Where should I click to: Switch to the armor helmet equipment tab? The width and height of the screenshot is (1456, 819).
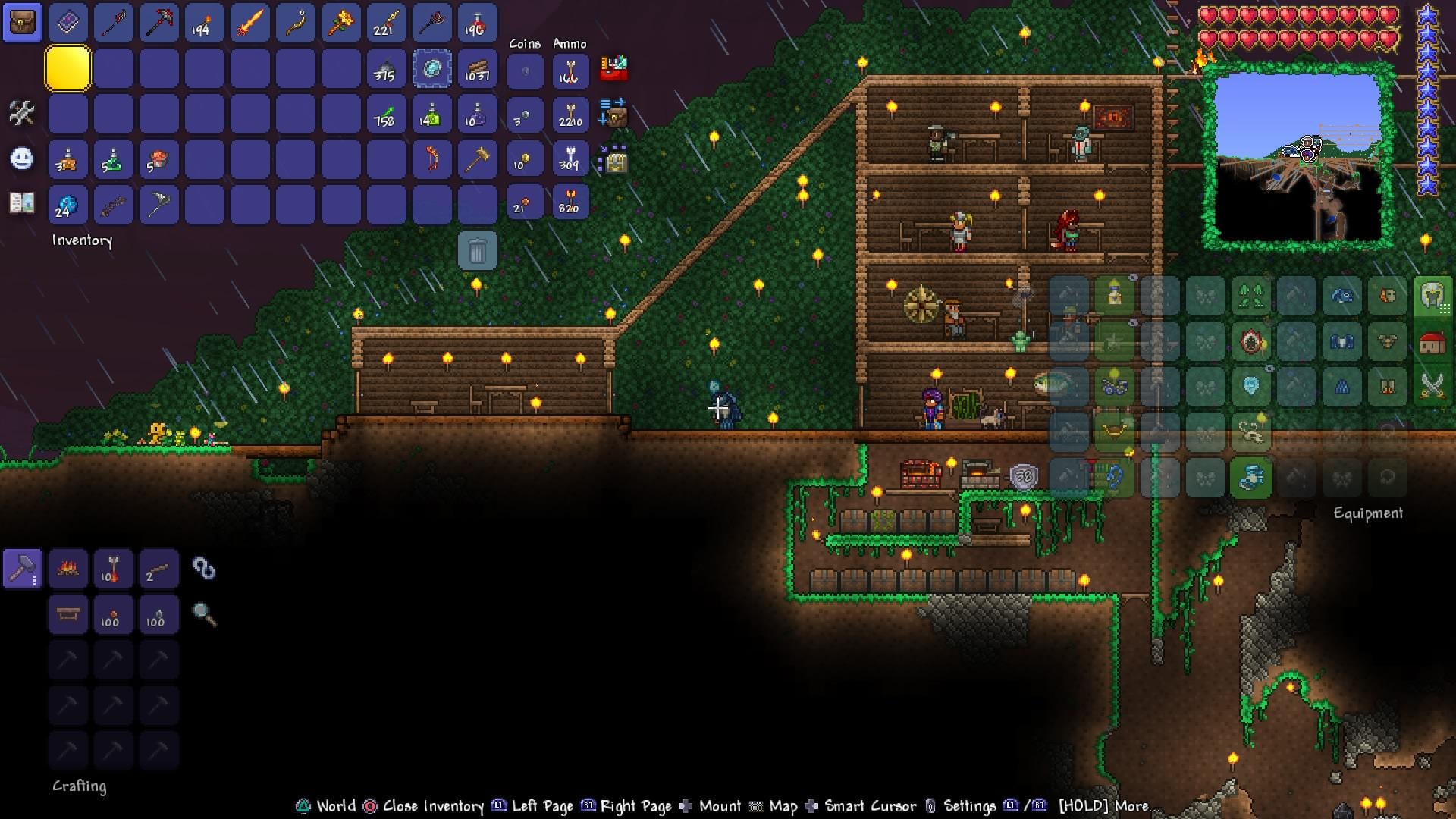point(1432,296)
